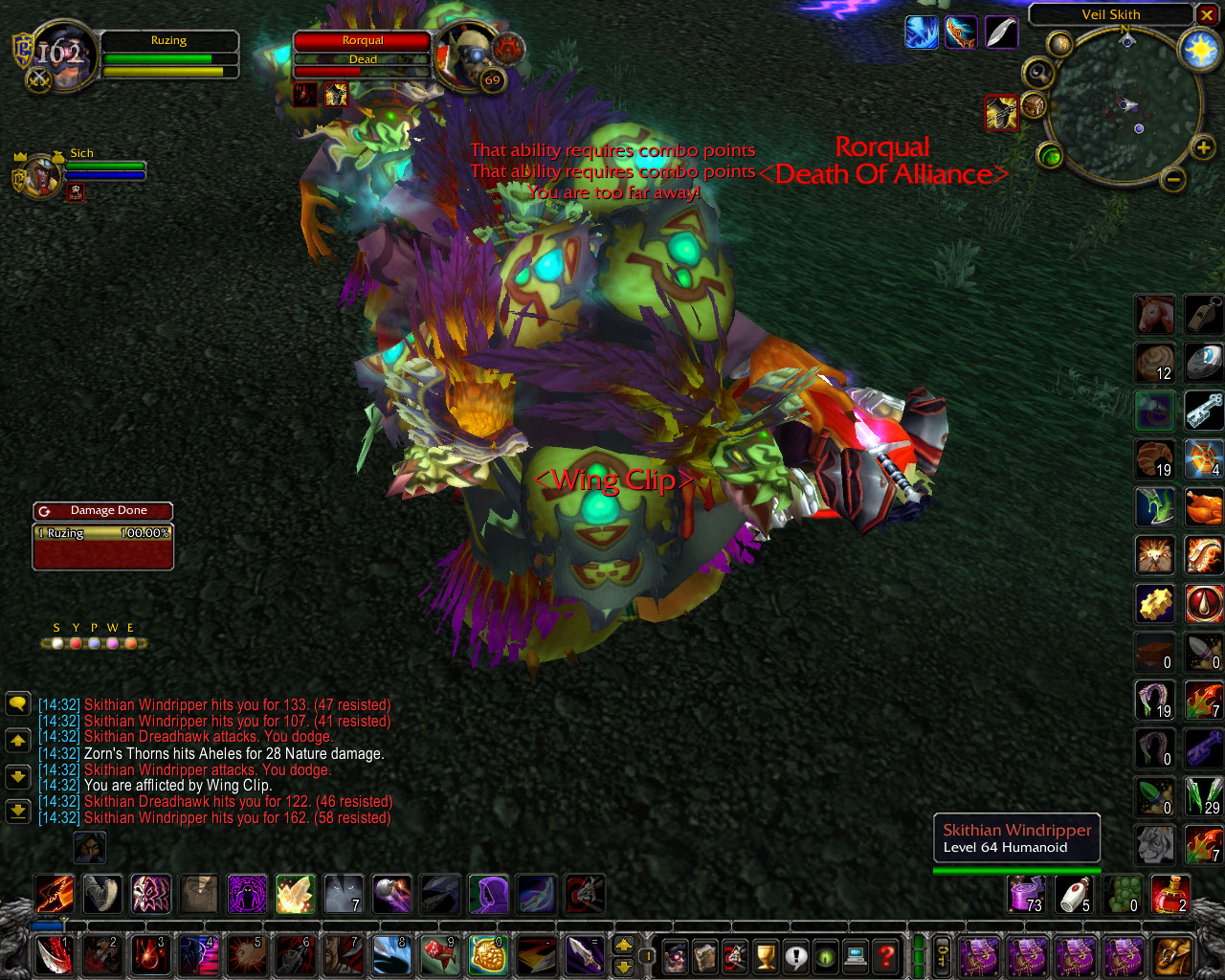Zoom in on the minimap
1225x980 pixels.
pos(1202,147)
